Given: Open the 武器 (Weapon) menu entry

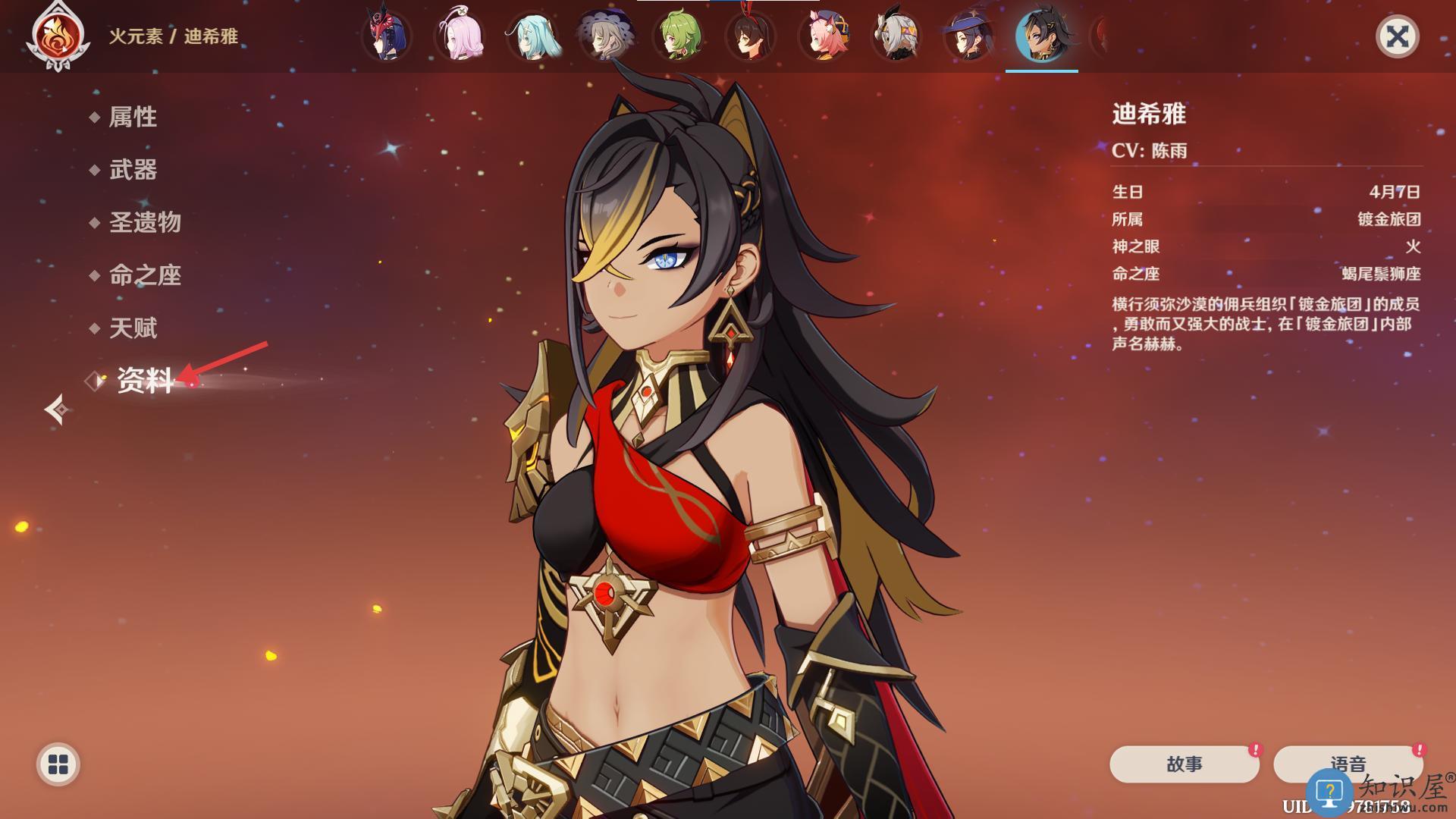Looking at the screenshot, I should [133, 170].
